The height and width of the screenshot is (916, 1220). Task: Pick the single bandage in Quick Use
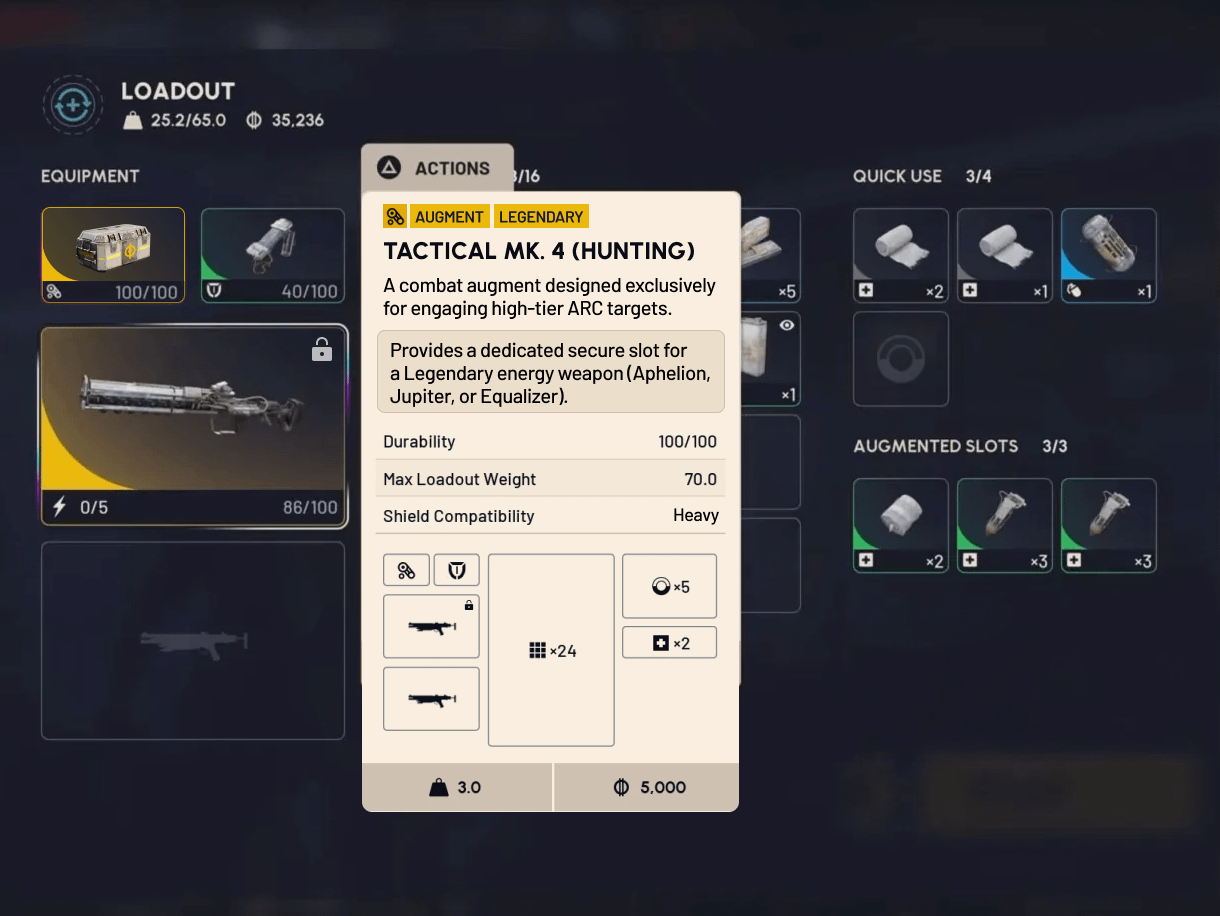pyautogui.click(x=1004, y=254)
